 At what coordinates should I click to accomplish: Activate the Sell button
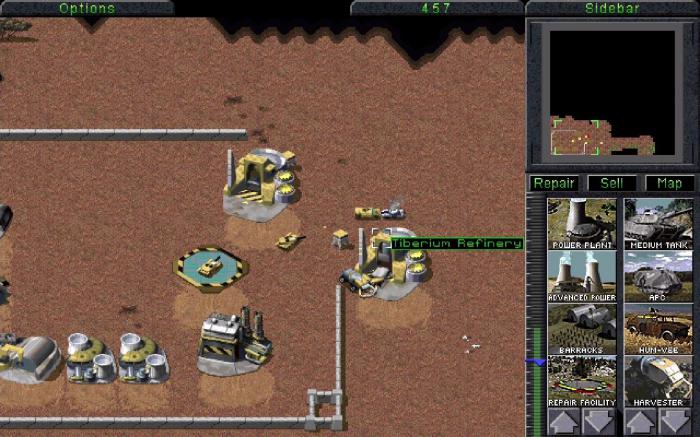click(x=611, y=183)
